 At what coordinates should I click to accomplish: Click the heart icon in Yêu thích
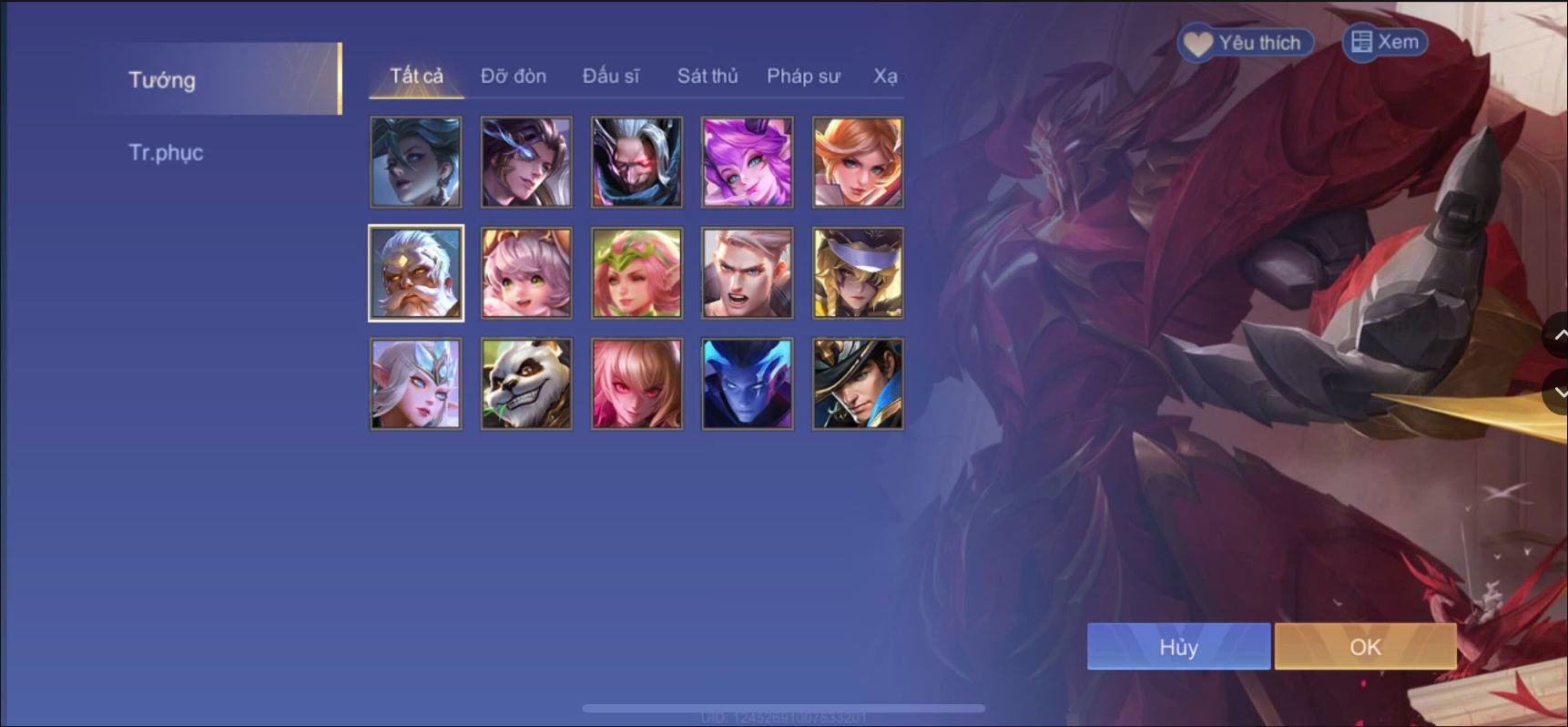coord(1197,42)
